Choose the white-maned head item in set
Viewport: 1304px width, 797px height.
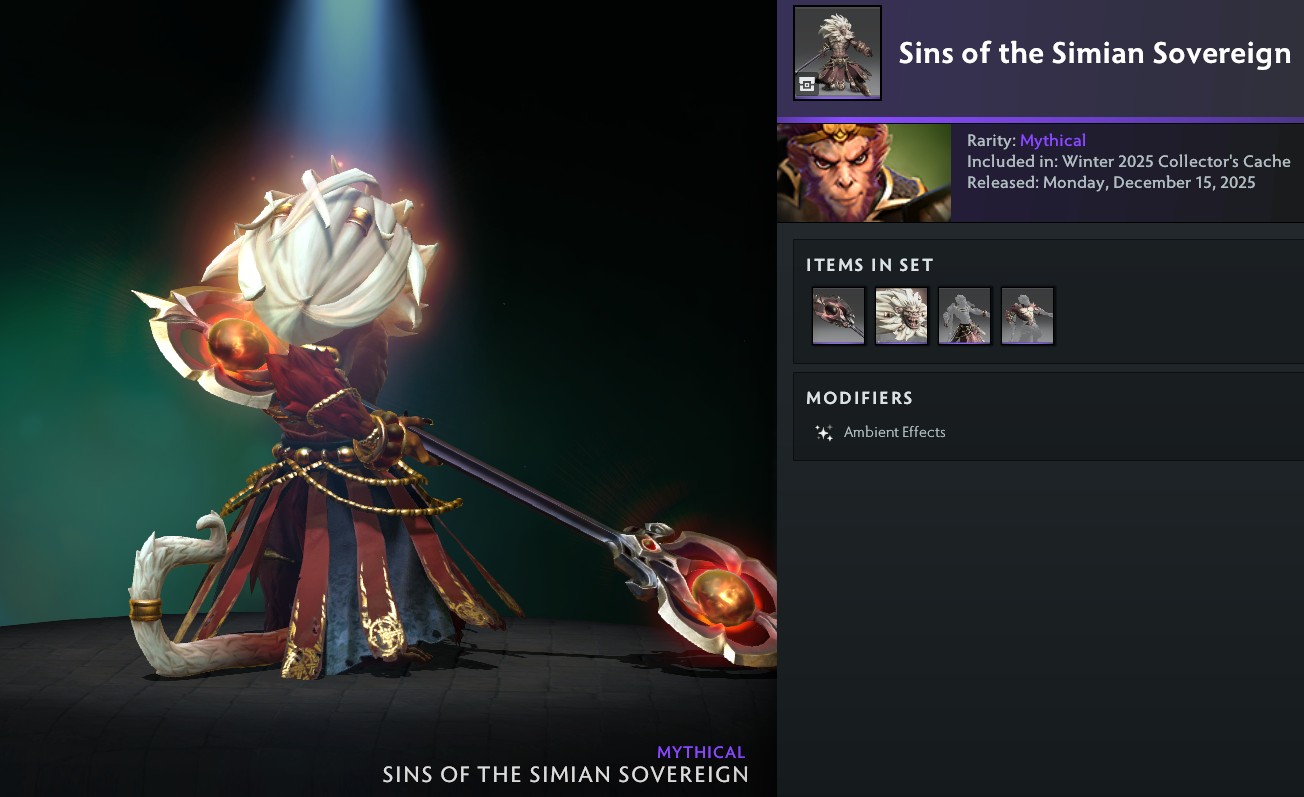901,316
